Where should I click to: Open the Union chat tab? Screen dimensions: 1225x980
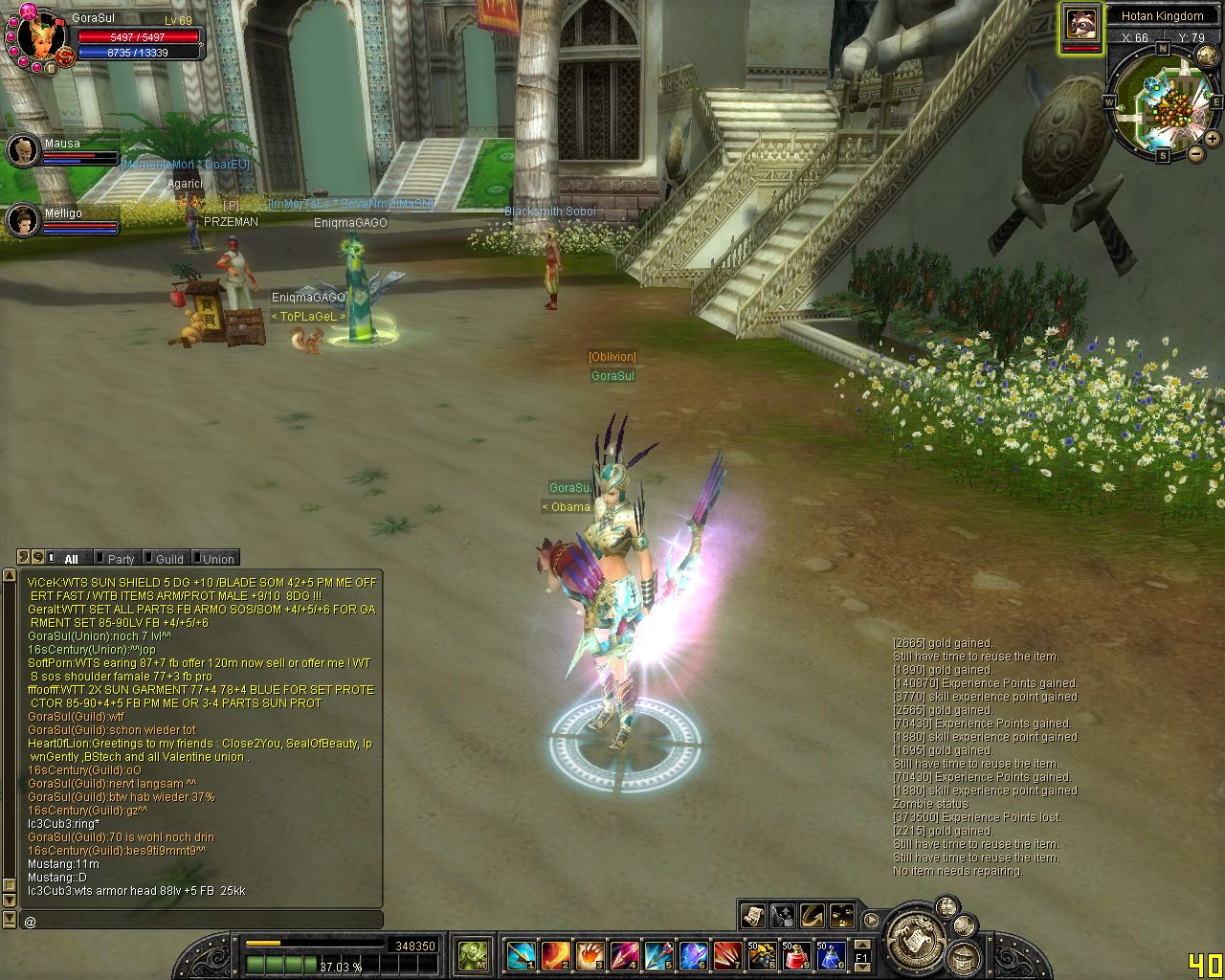coord(216,559)
